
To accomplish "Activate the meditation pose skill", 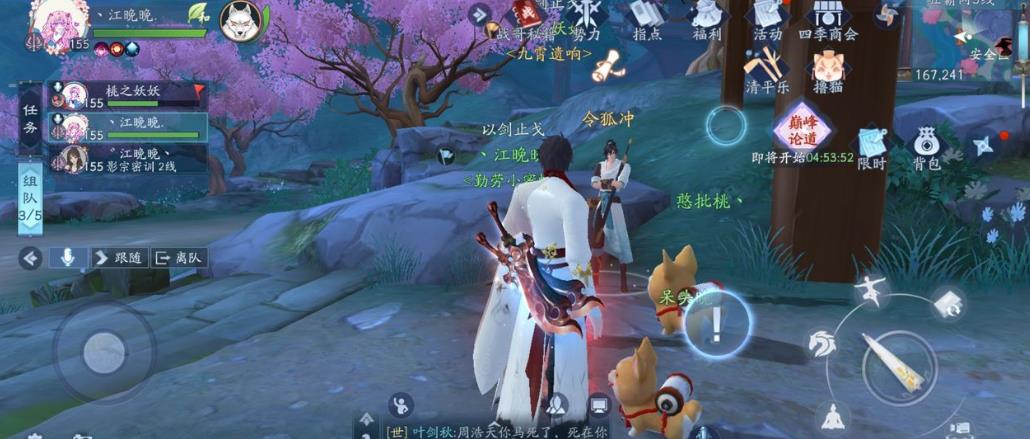I will click(x=831, y=414).
